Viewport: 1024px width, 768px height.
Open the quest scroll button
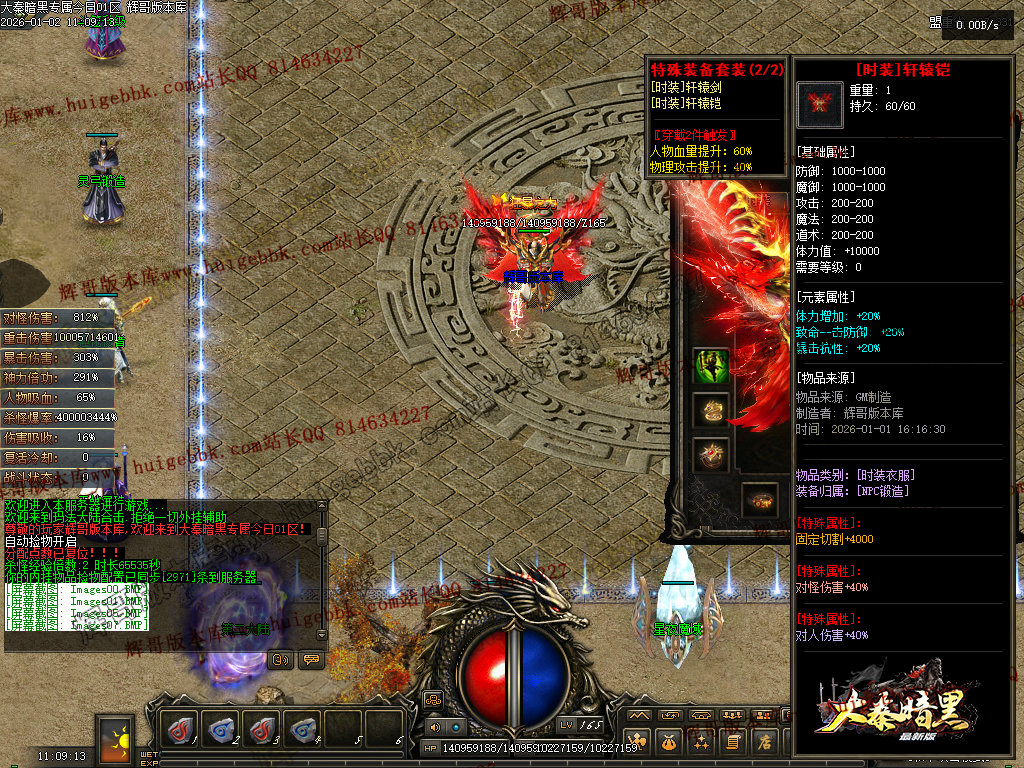click(733, 742)
